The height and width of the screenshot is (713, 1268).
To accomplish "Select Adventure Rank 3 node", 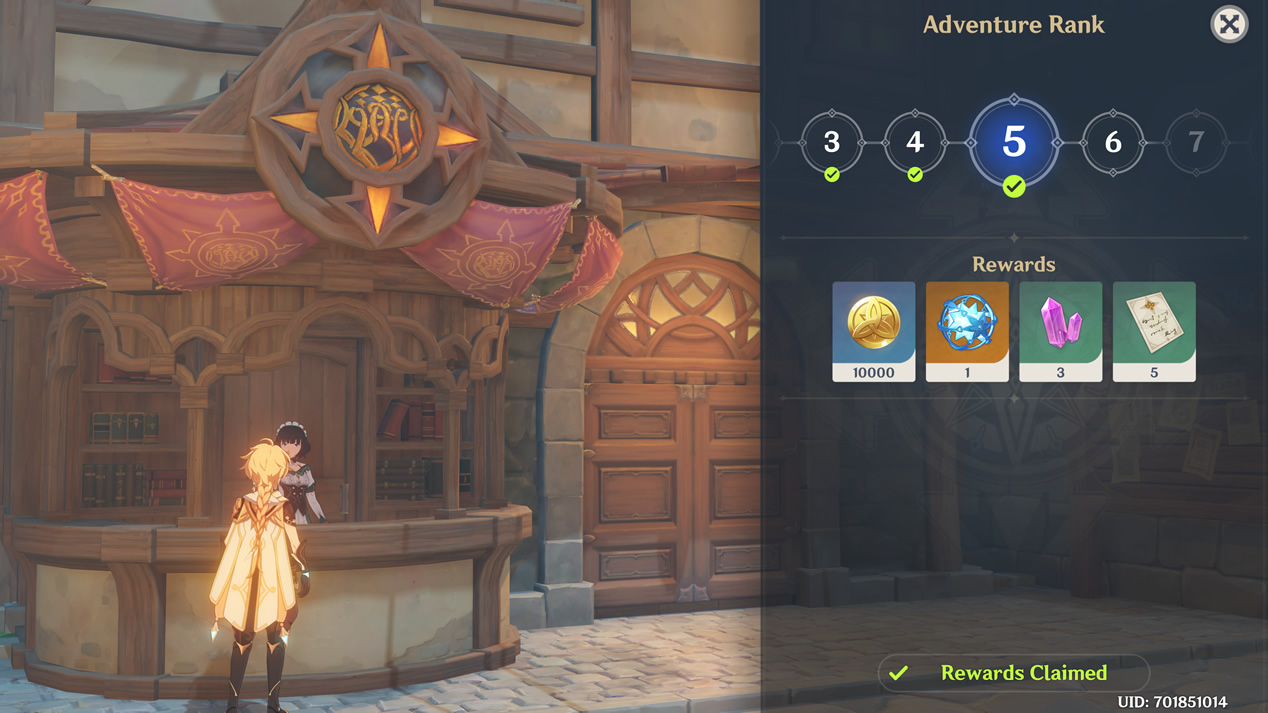I will pyautogui.click(x=831, y=143).
